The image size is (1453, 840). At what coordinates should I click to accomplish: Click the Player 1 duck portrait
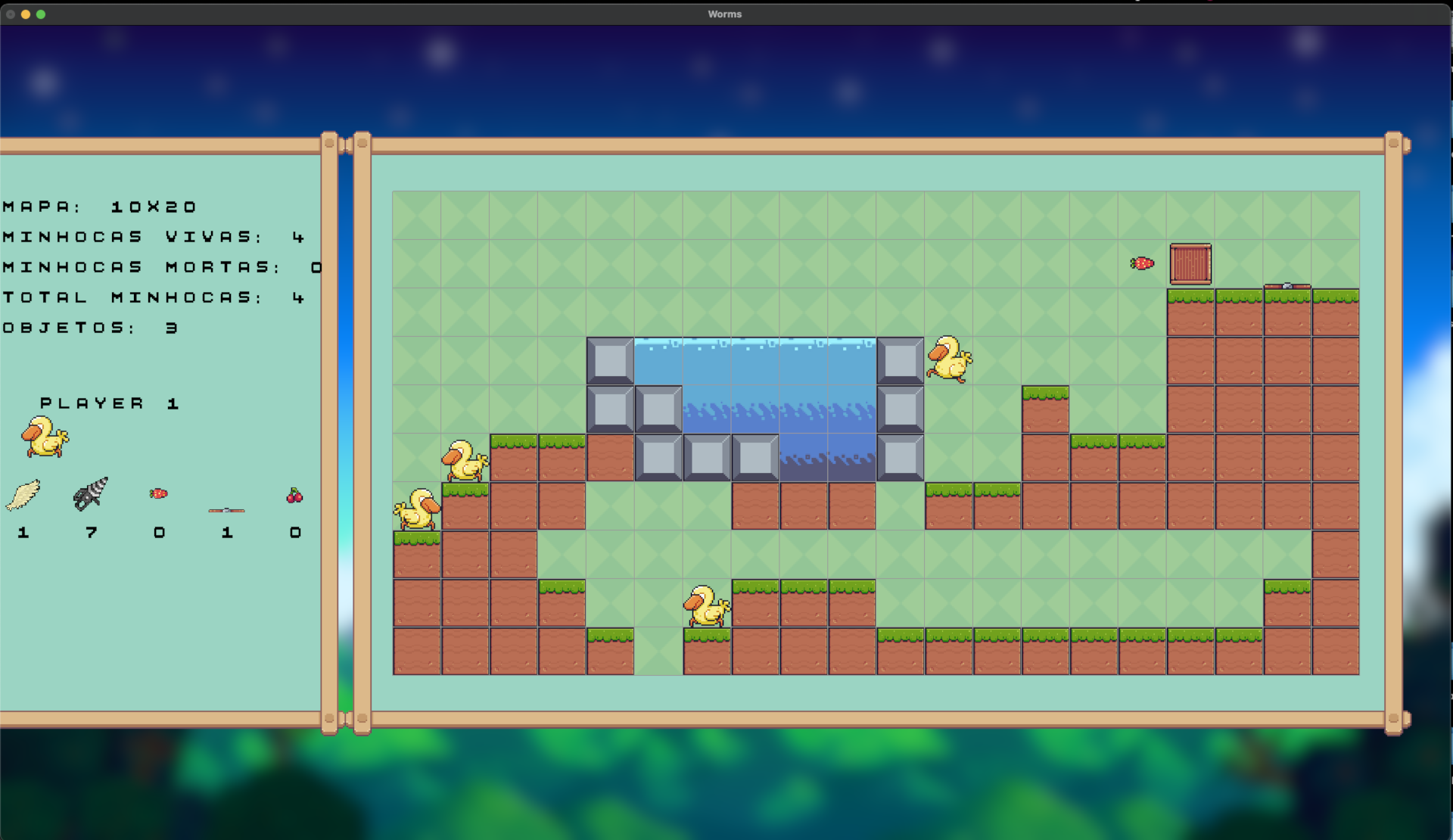(x=45, y=437)
